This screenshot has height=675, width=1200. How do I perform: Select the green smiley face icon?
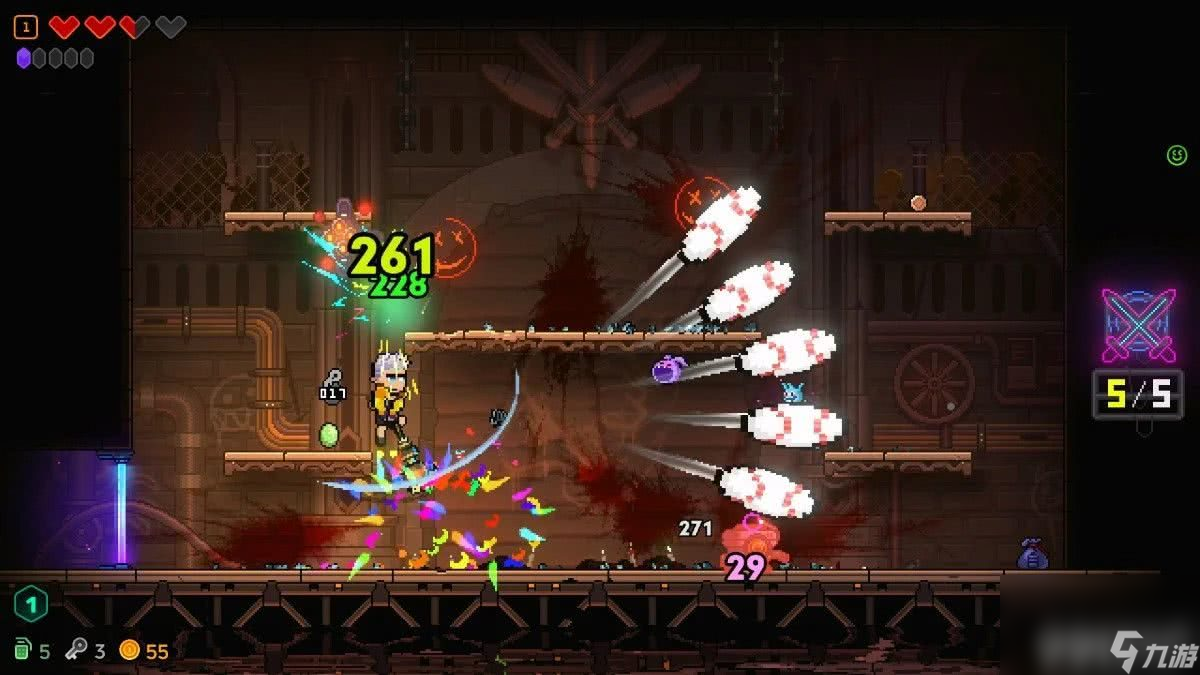click(x=1176, y=155)
